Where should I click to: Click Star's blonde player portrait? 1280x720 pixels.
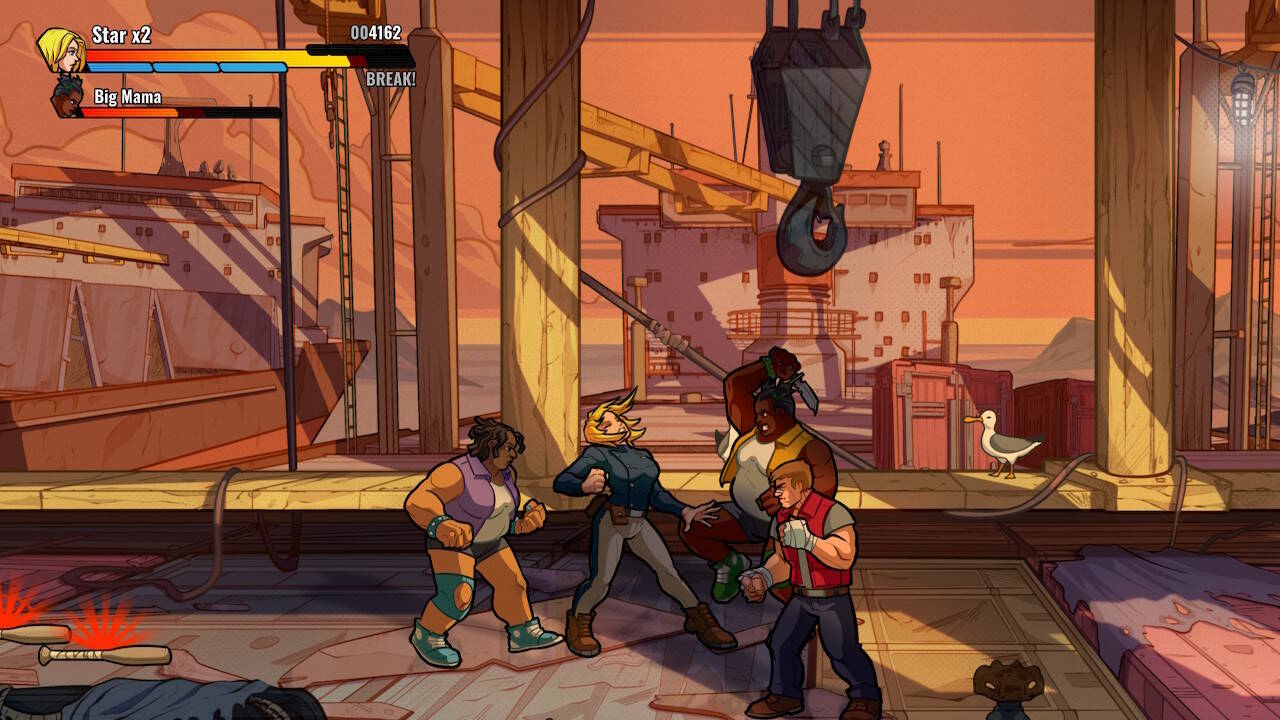61,49
